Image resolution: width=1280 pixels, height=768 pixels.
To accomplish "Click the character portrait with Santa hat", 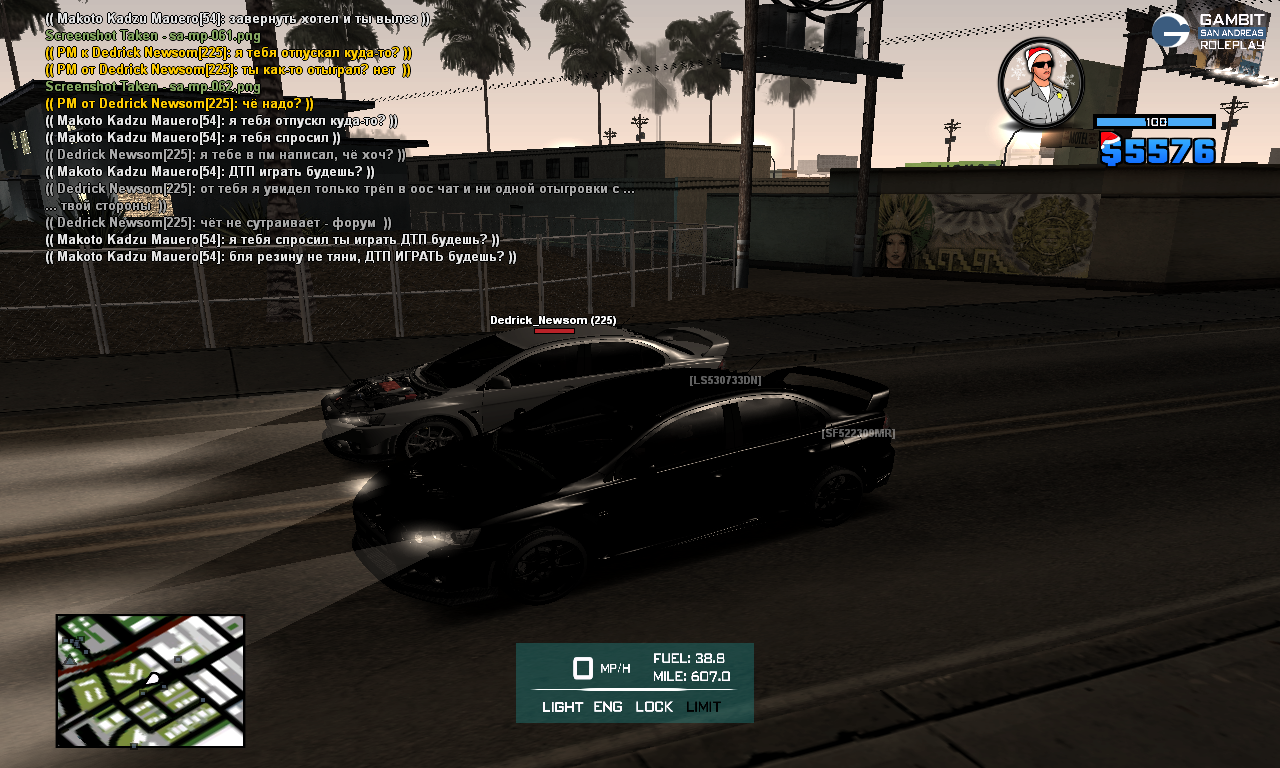I will [1040, 83].
